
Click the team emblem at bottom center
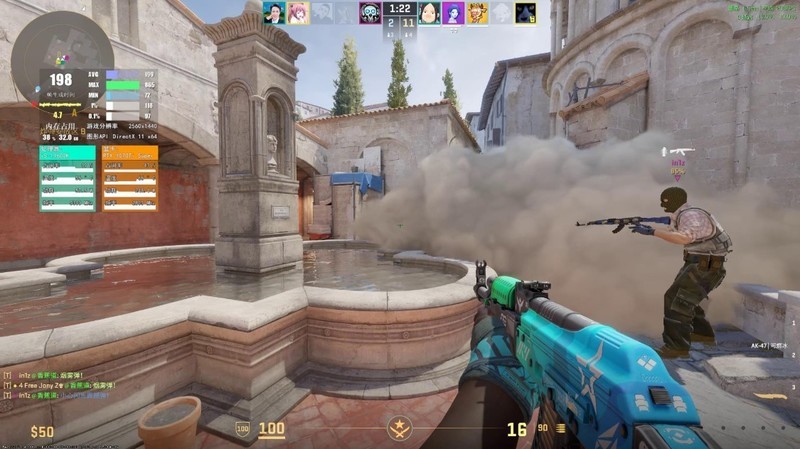(400, 430)
